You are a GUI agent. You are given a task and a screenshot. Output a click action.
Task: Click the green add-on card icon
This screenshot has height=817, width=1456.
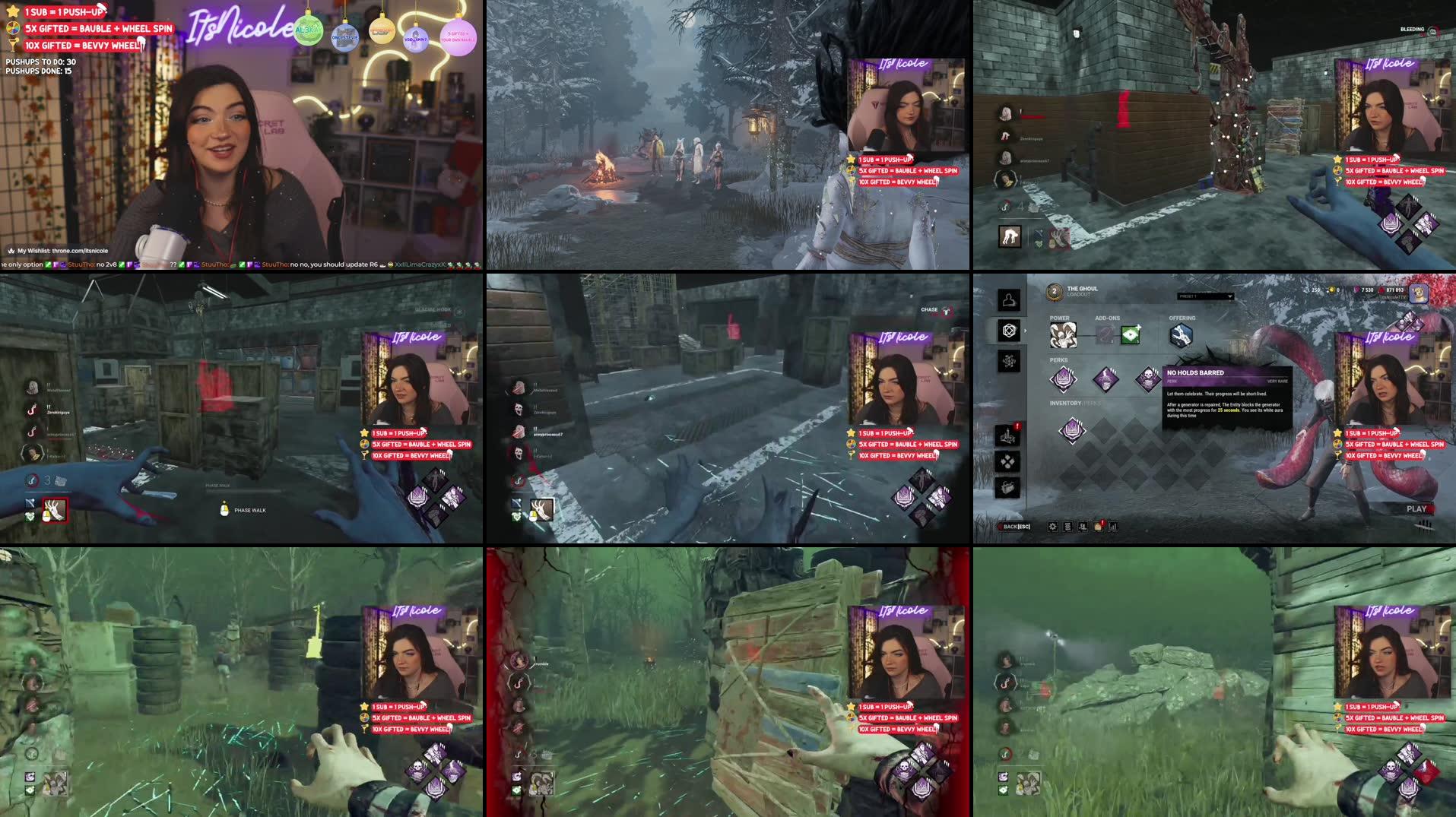click(1130, 334)
